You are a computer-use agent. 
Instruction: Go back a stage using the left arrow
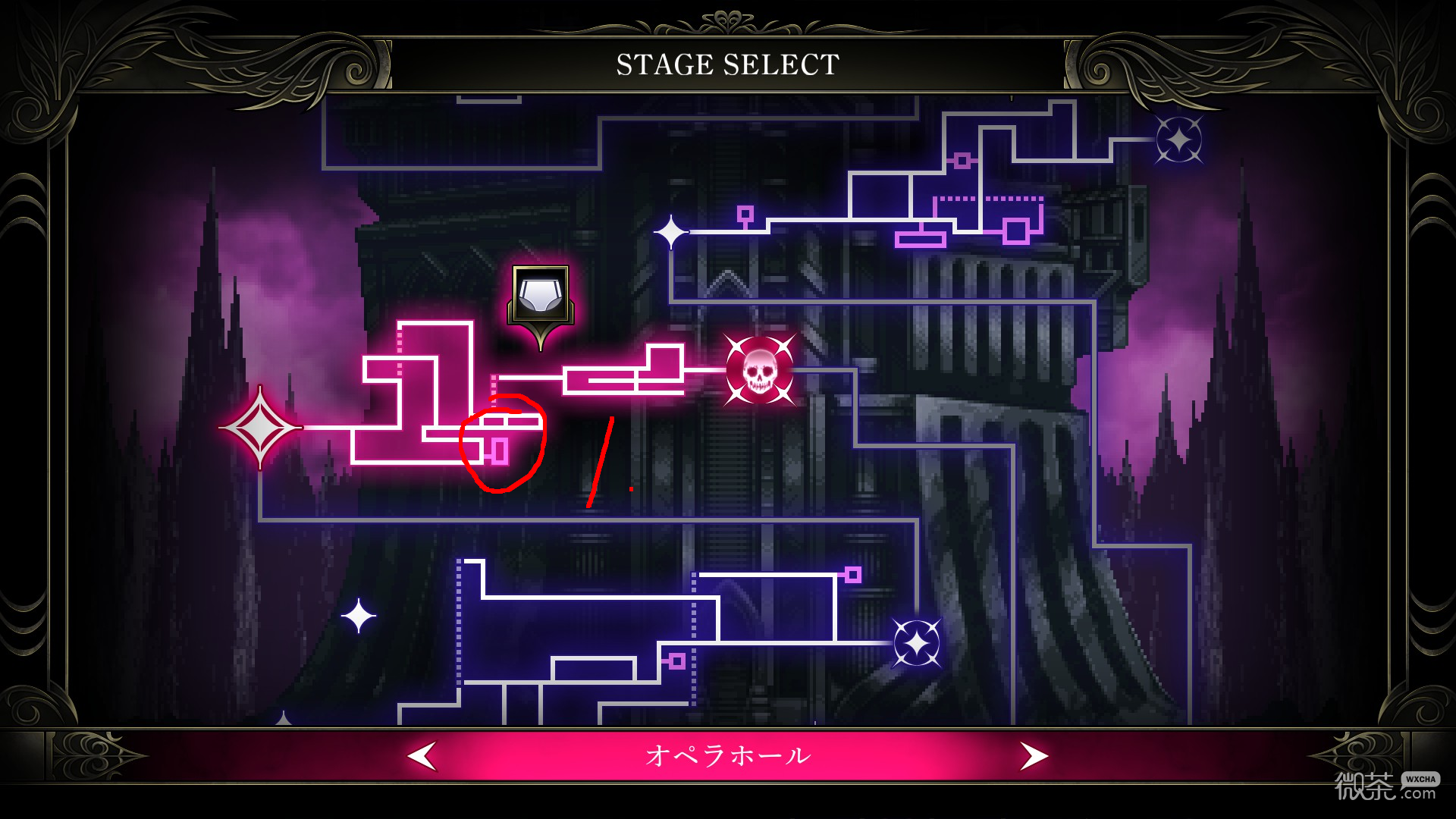pos(422,755)
